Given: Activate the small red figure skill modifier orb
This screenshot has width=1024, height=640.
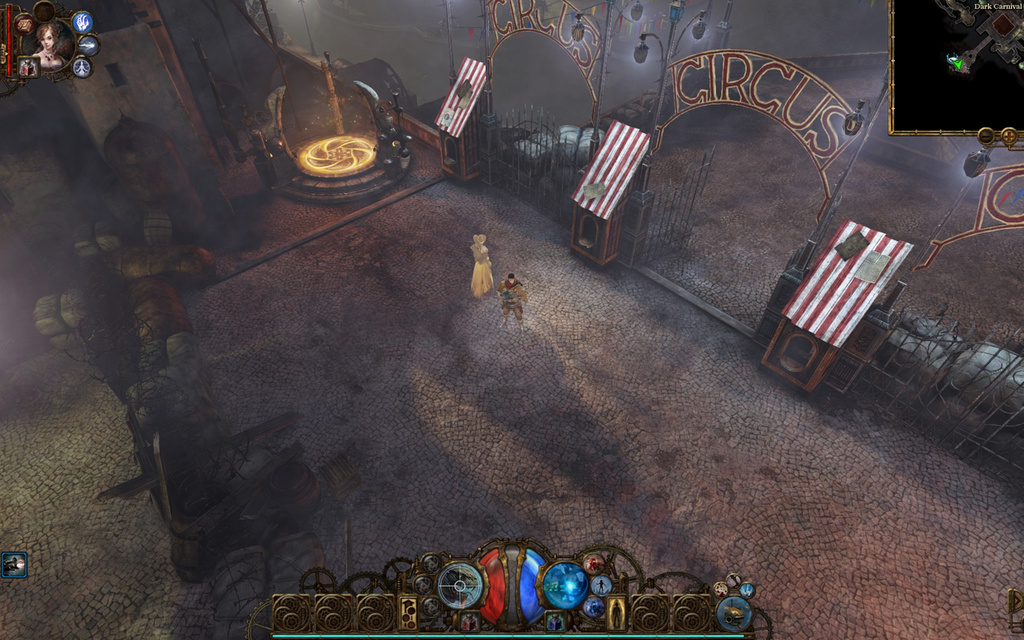Looking at the screenshot, I should point(594,564).
